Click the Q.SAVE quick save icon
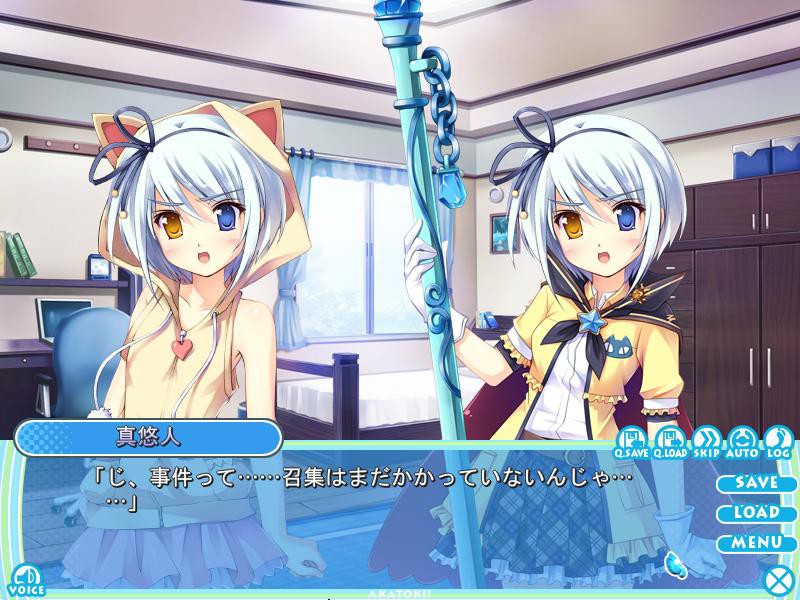The image size is (800, 600). click(x=633, y=441)
